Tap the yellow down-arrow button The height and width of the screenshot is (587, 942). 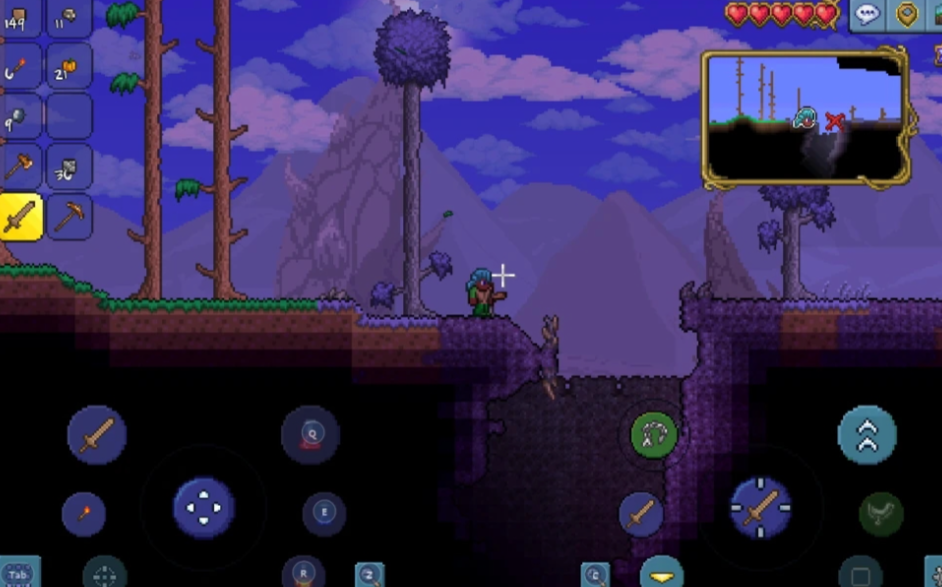click(661, 574)
